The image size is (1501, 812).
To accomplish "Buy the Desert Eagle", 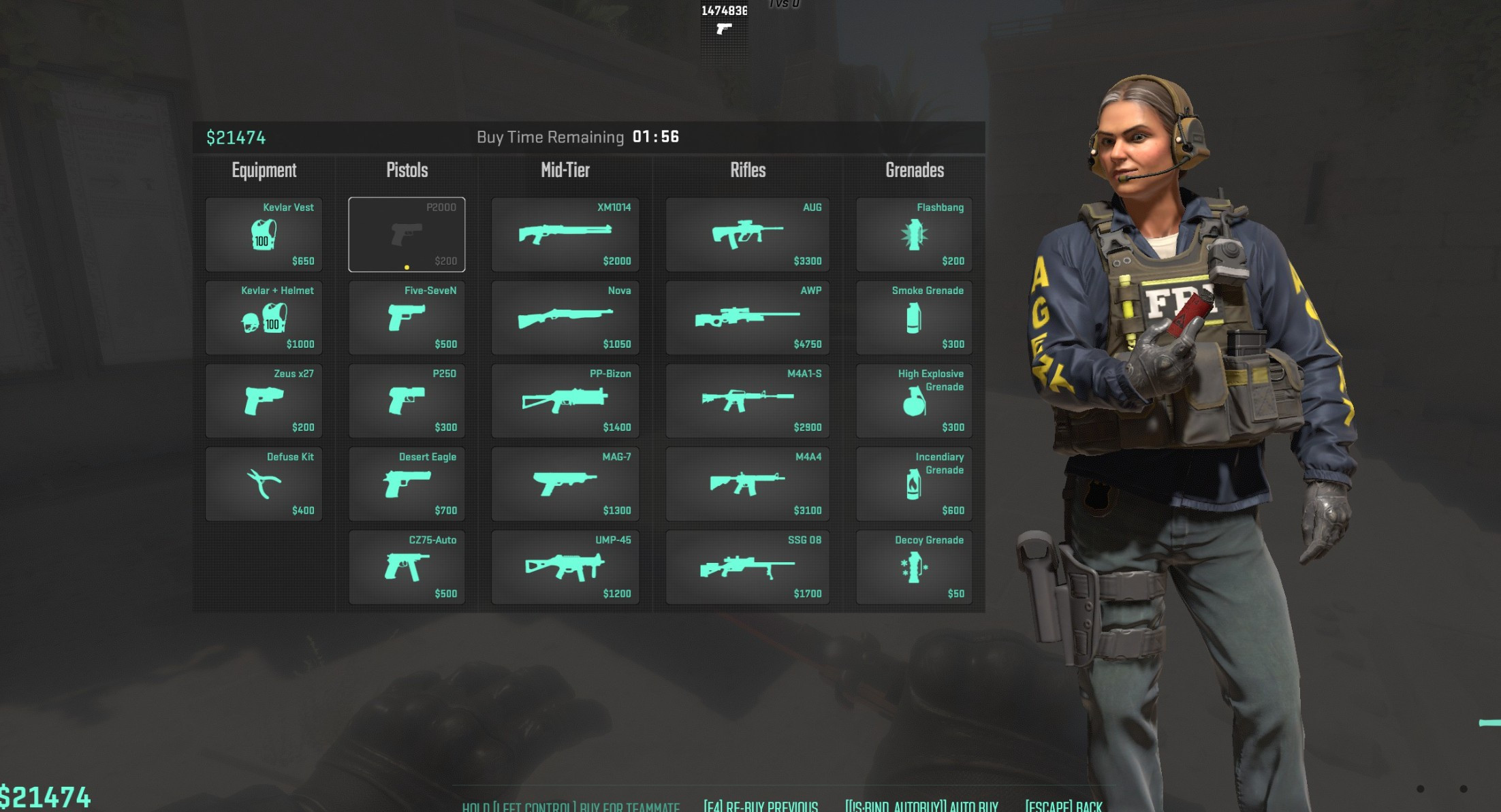I will (407, 484).
